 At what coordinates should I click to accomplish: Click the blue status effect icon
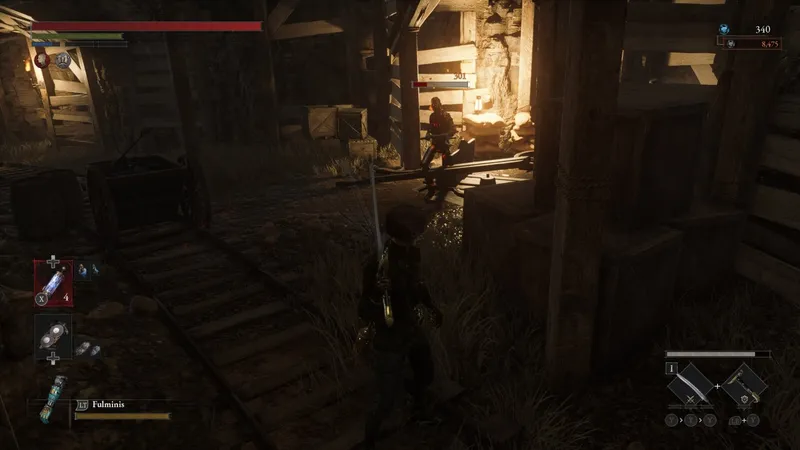(x=62, y=60)
